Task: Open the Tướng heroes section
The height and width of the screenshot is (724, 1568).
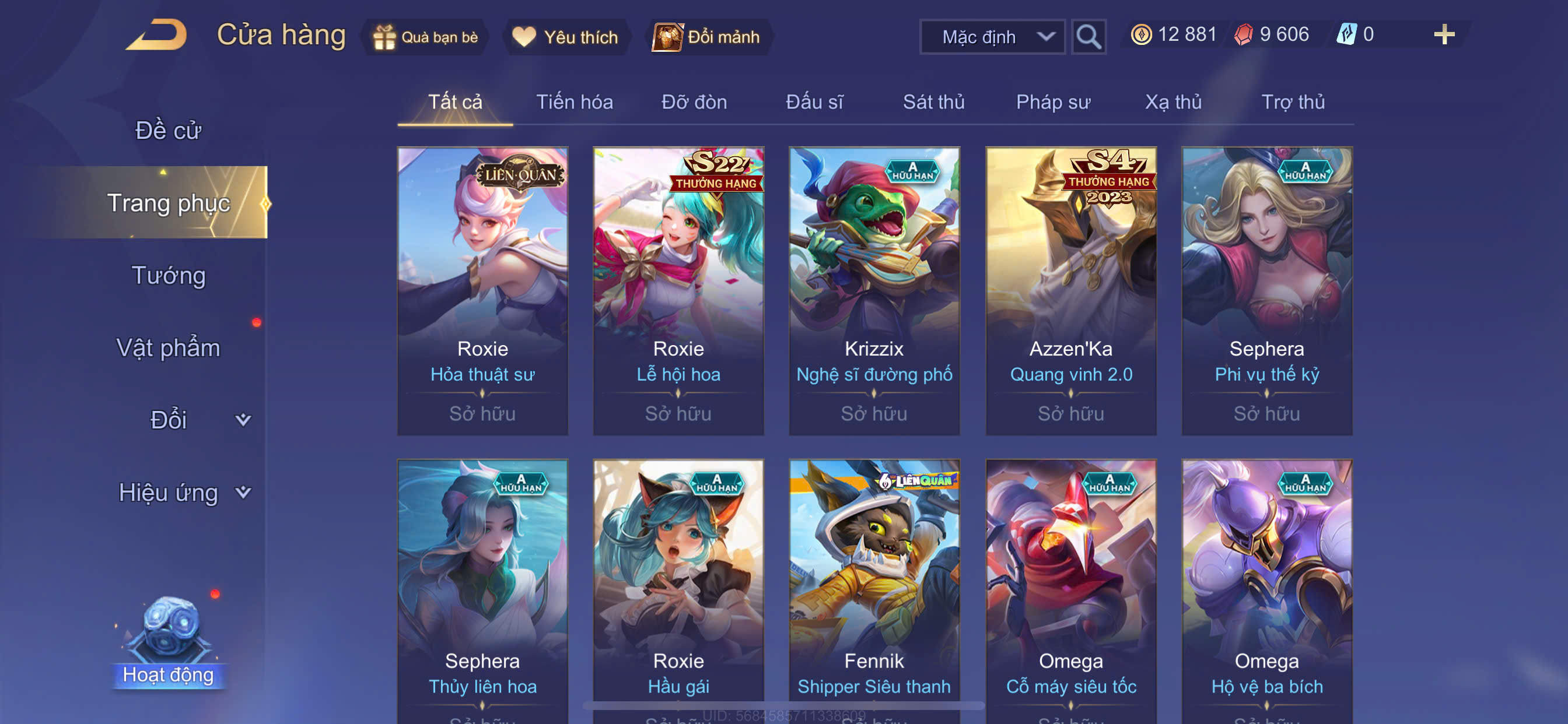Action: click(168, 275)
